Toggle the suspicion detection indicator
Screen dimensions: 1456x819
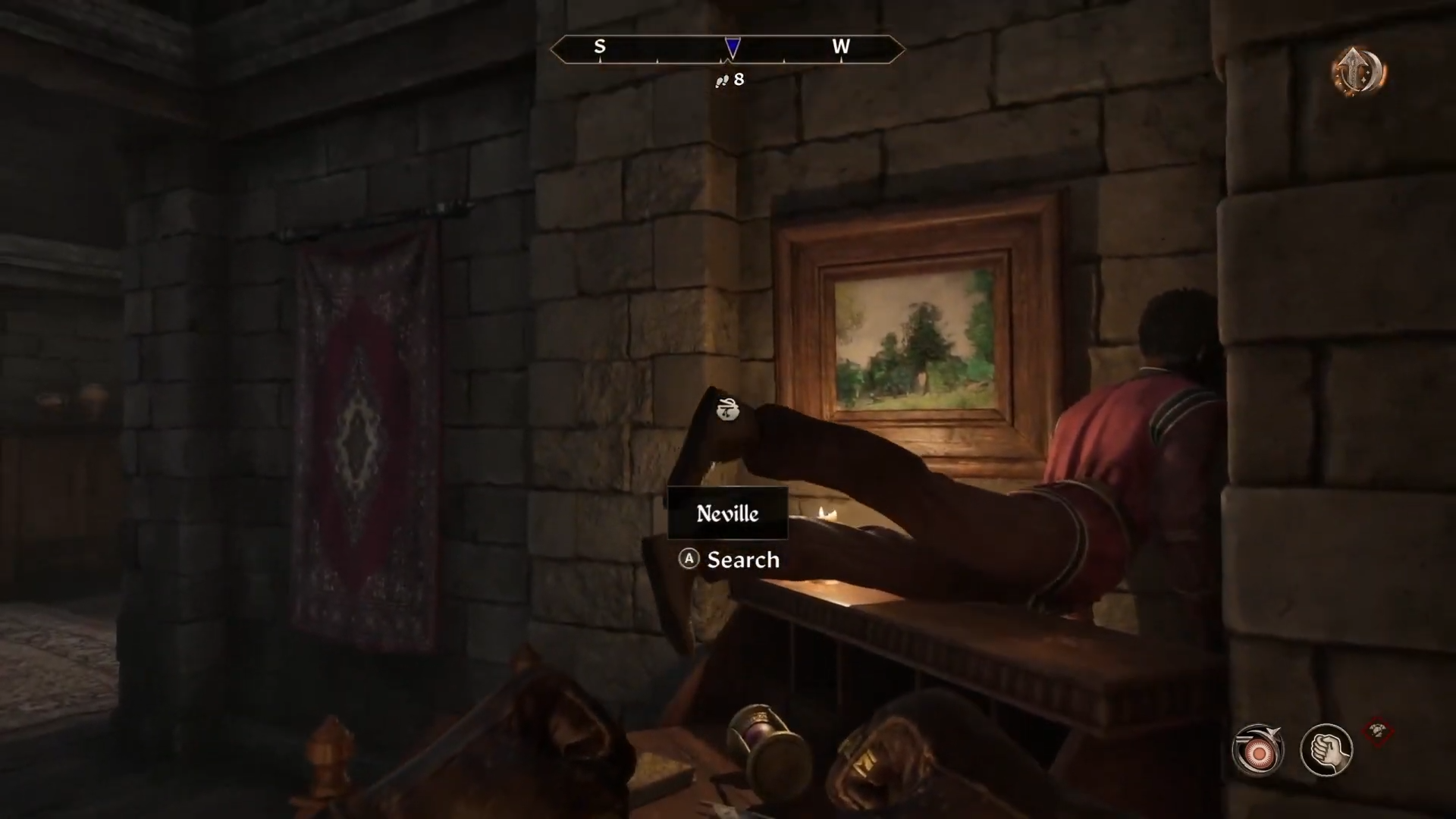point(1258,749)
